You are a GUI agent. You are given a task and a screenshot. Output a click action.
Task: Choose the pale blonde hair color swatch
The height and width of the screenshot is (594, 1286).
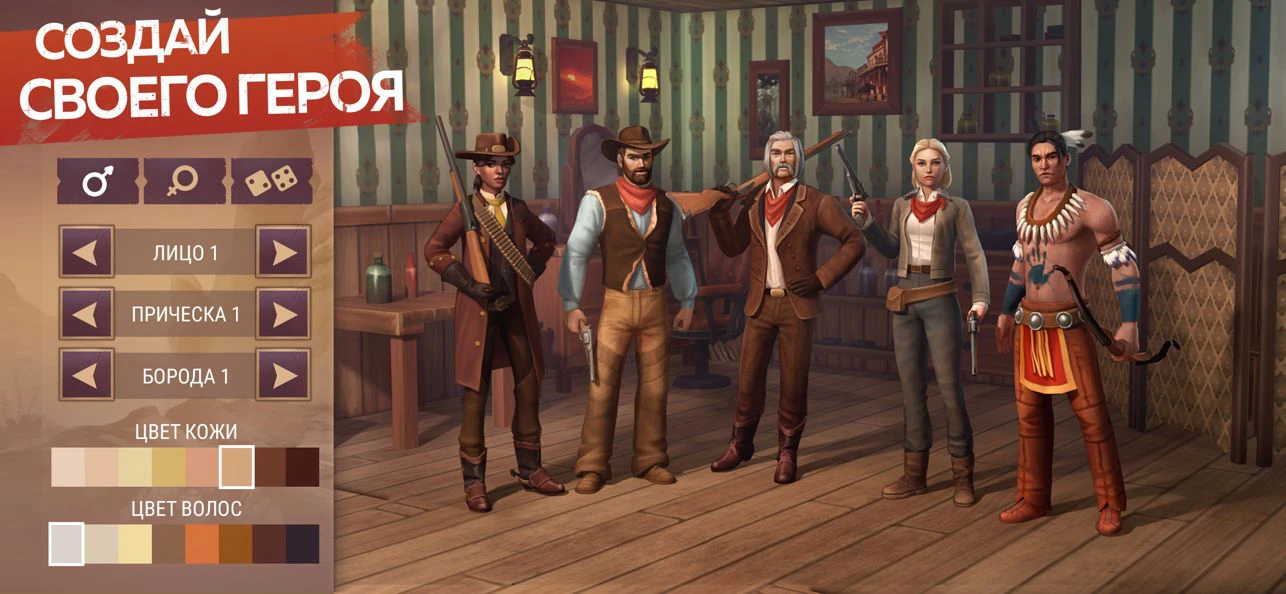pos(135,544)
